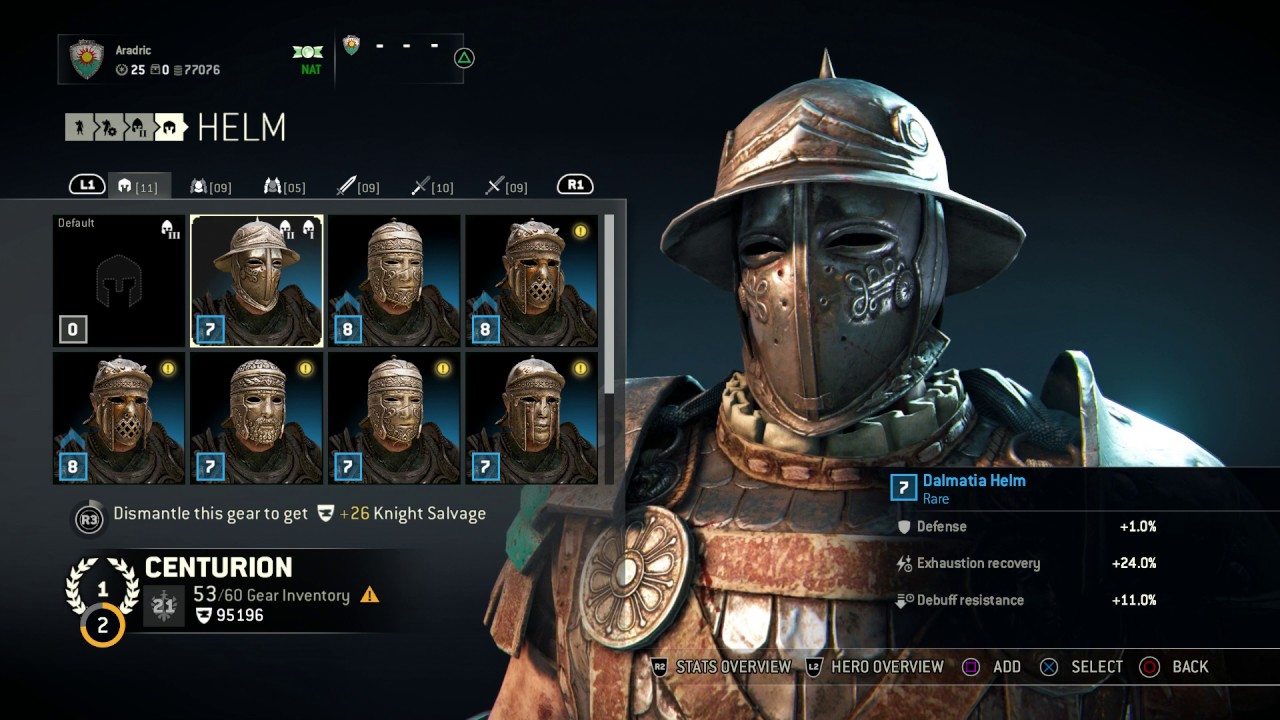Select the bearded face mask helm
1280x720 pixels.
(x=256, y=418)
